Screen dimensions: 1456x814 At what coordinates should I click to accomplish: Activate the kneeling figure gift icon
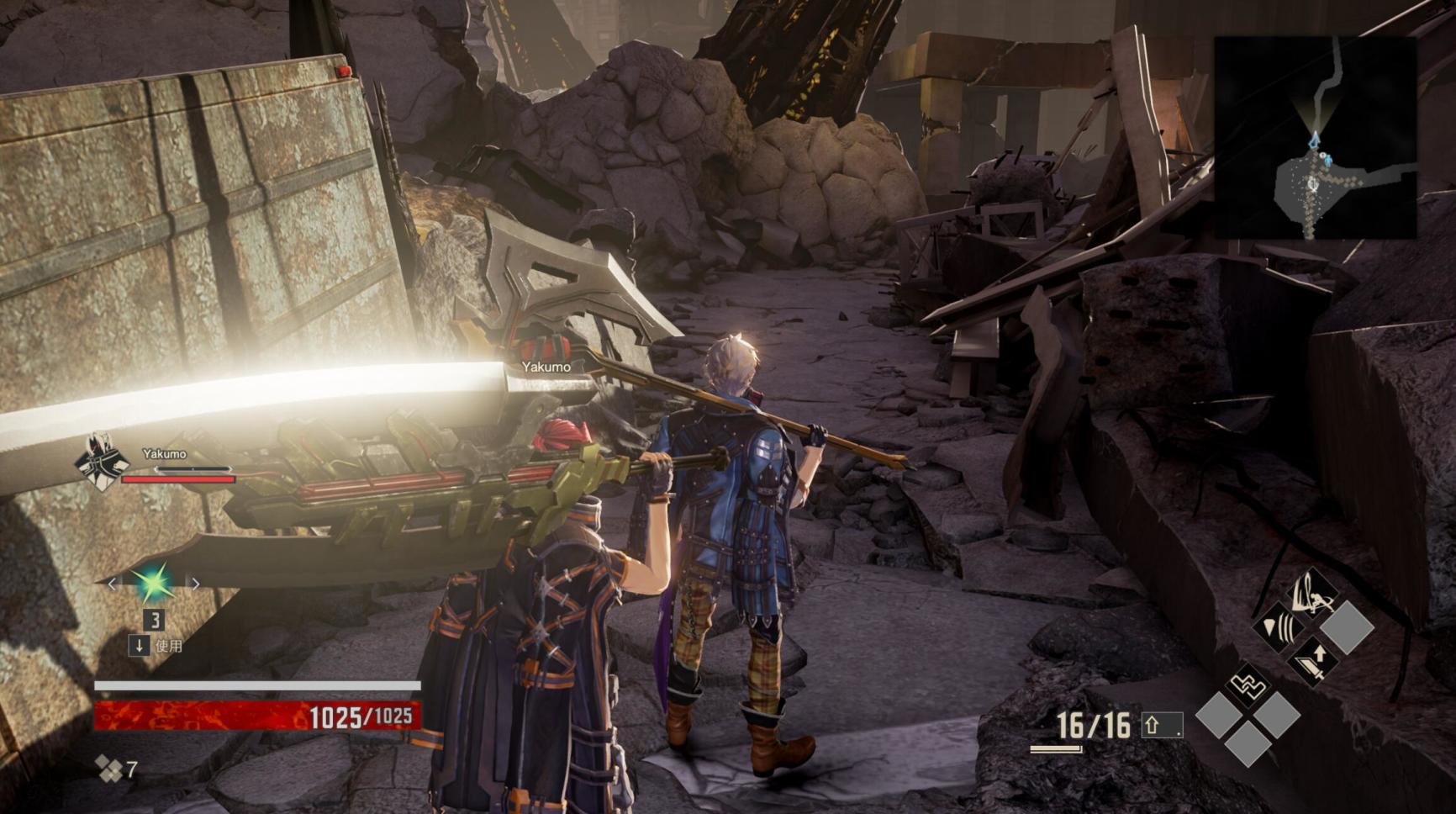tap(1312, 593)
